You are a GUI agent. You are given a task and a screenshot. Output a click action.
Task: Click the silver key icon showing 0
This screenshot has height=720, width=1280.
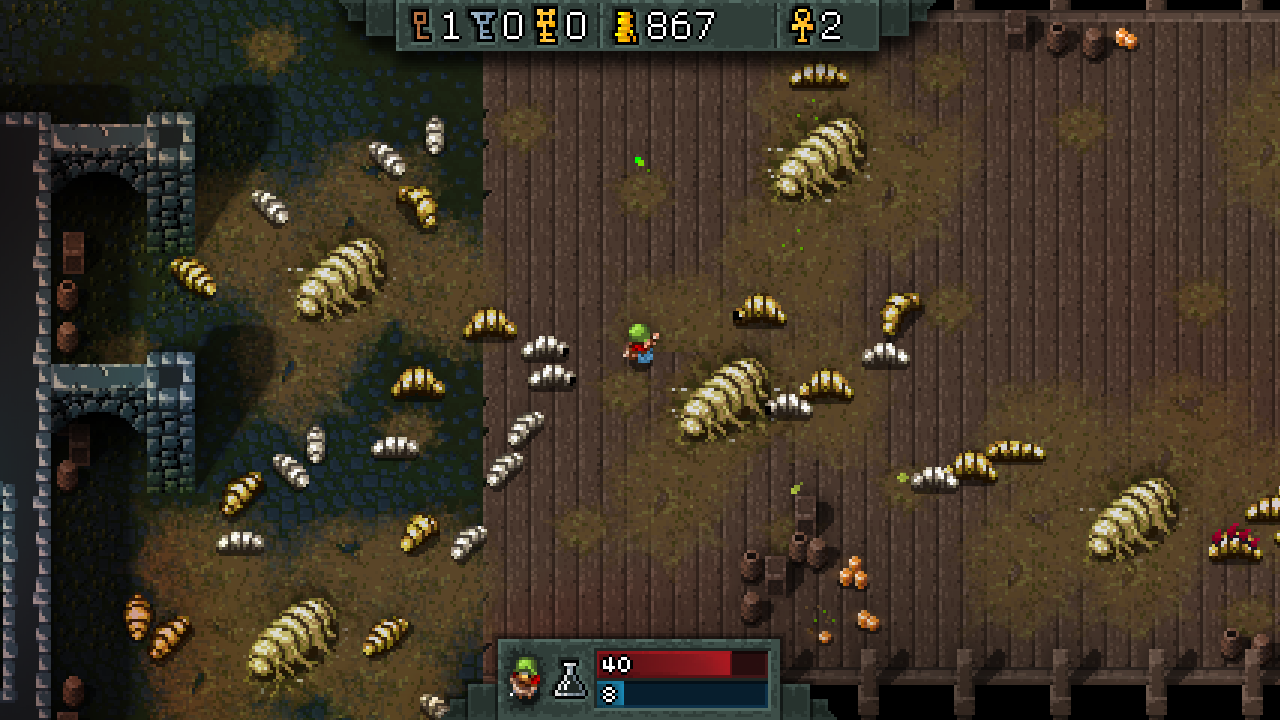(483, 26)
